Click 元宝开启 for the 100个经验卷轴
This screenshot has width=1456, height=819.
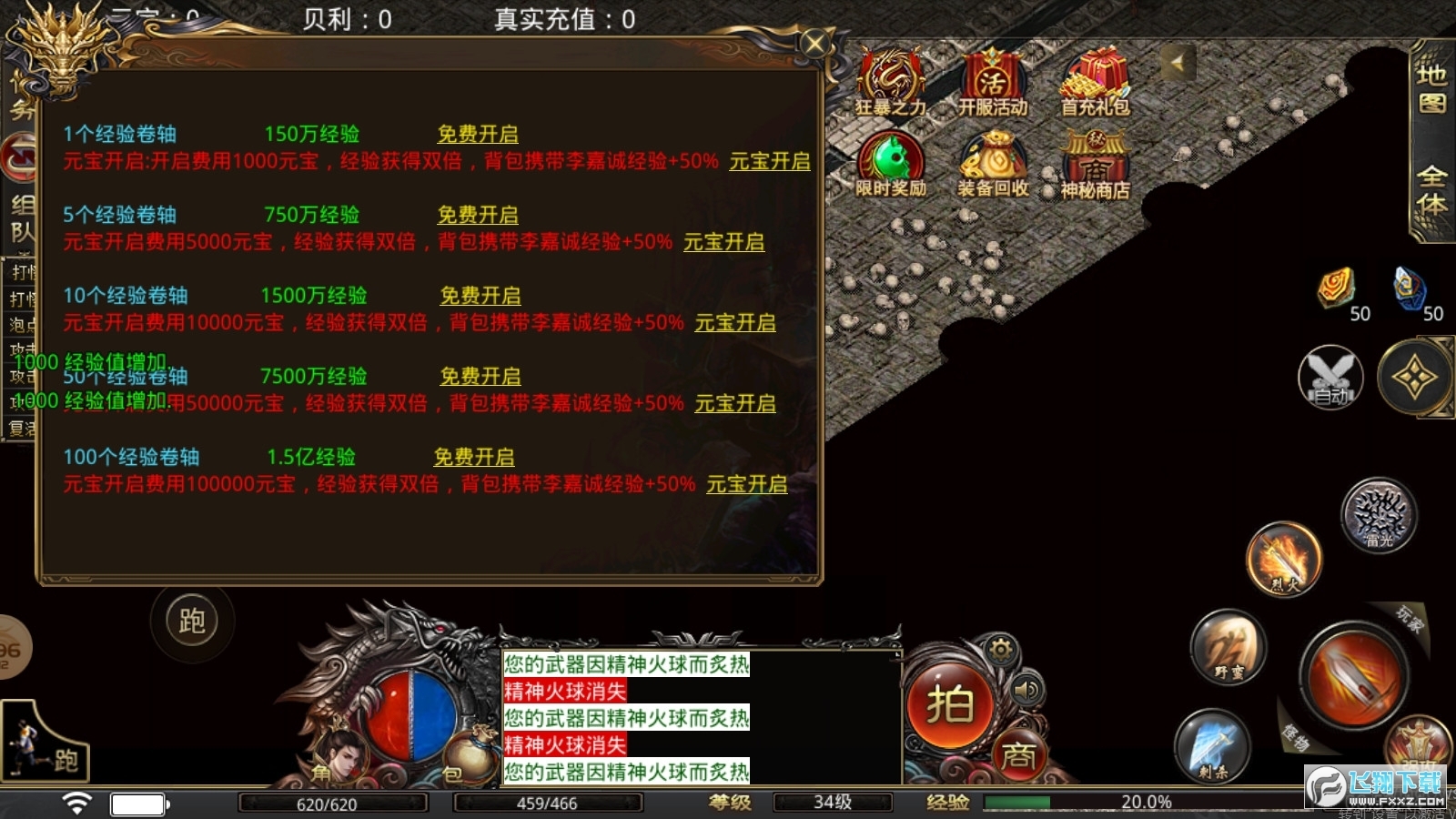[746, 484]
